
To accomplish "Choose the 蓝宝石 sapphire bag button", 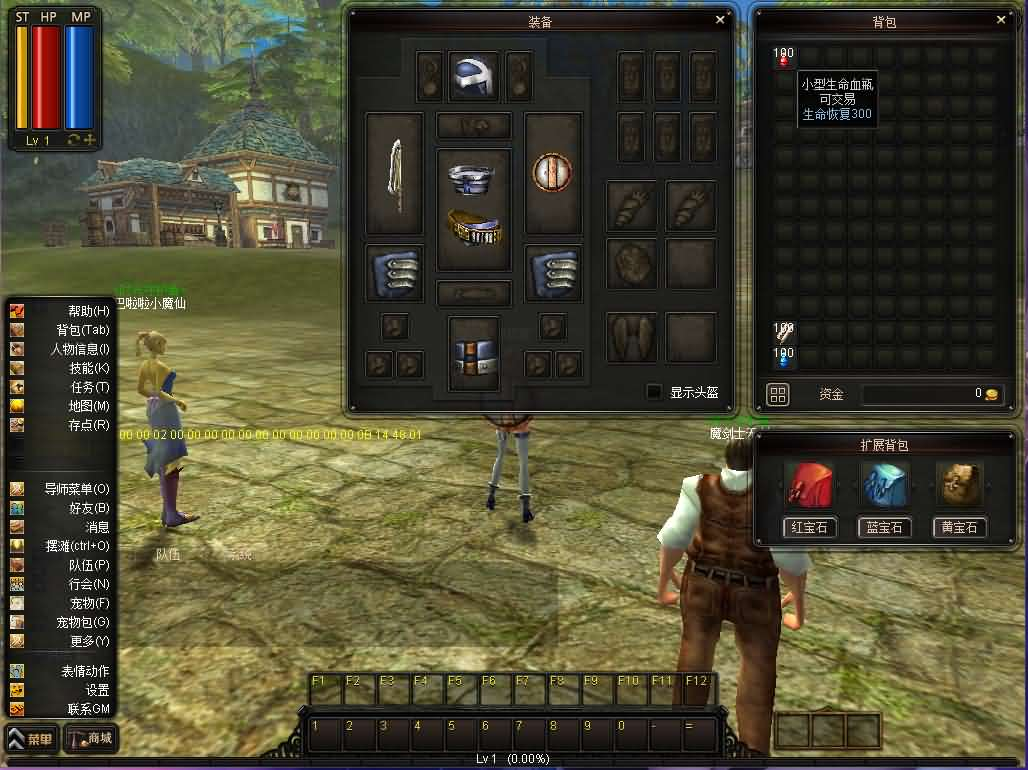I will coord(884,527).
